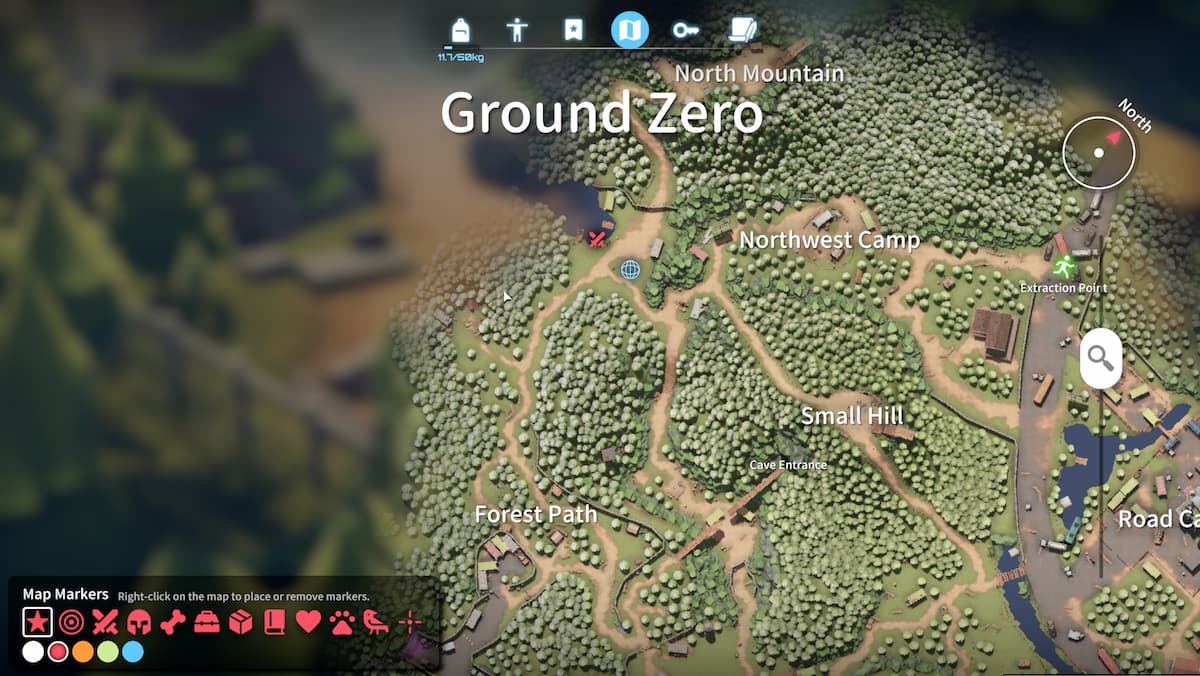Choose the bone marker icon
Screen dimensions: 1200x676
click(173, 623)
